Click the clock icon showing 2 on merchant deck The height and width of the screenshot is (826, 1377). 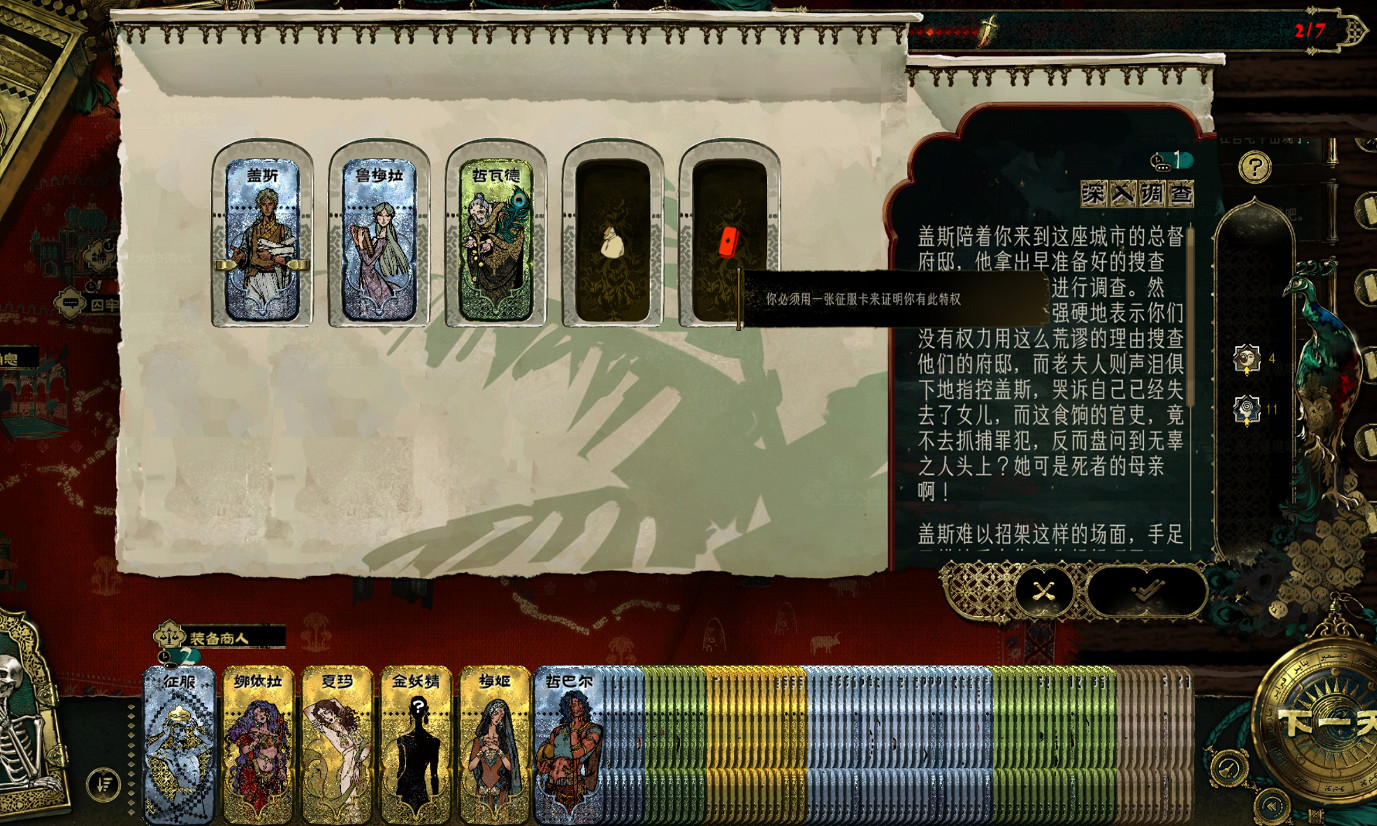165,657
